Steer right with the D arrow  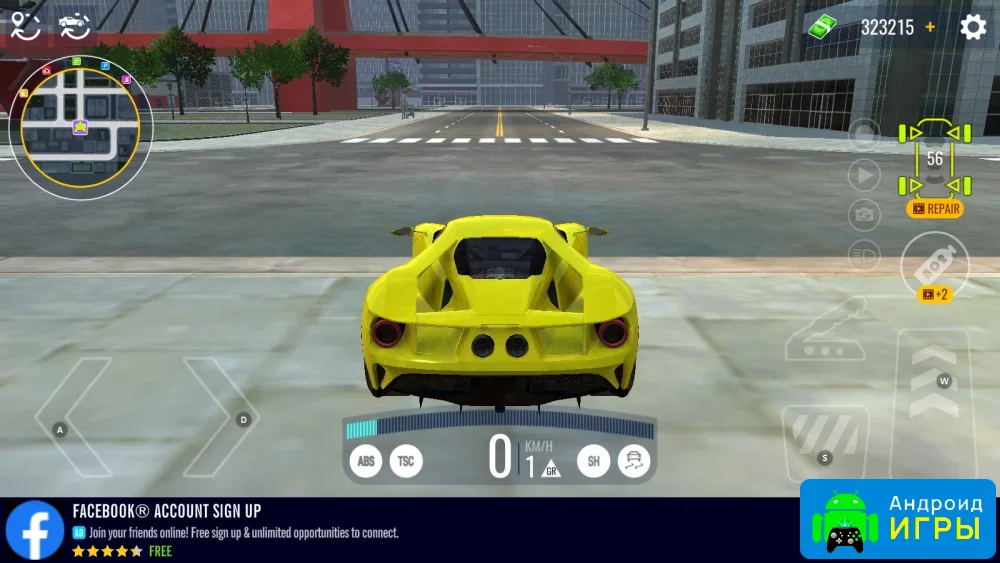[x=224, y=418]
